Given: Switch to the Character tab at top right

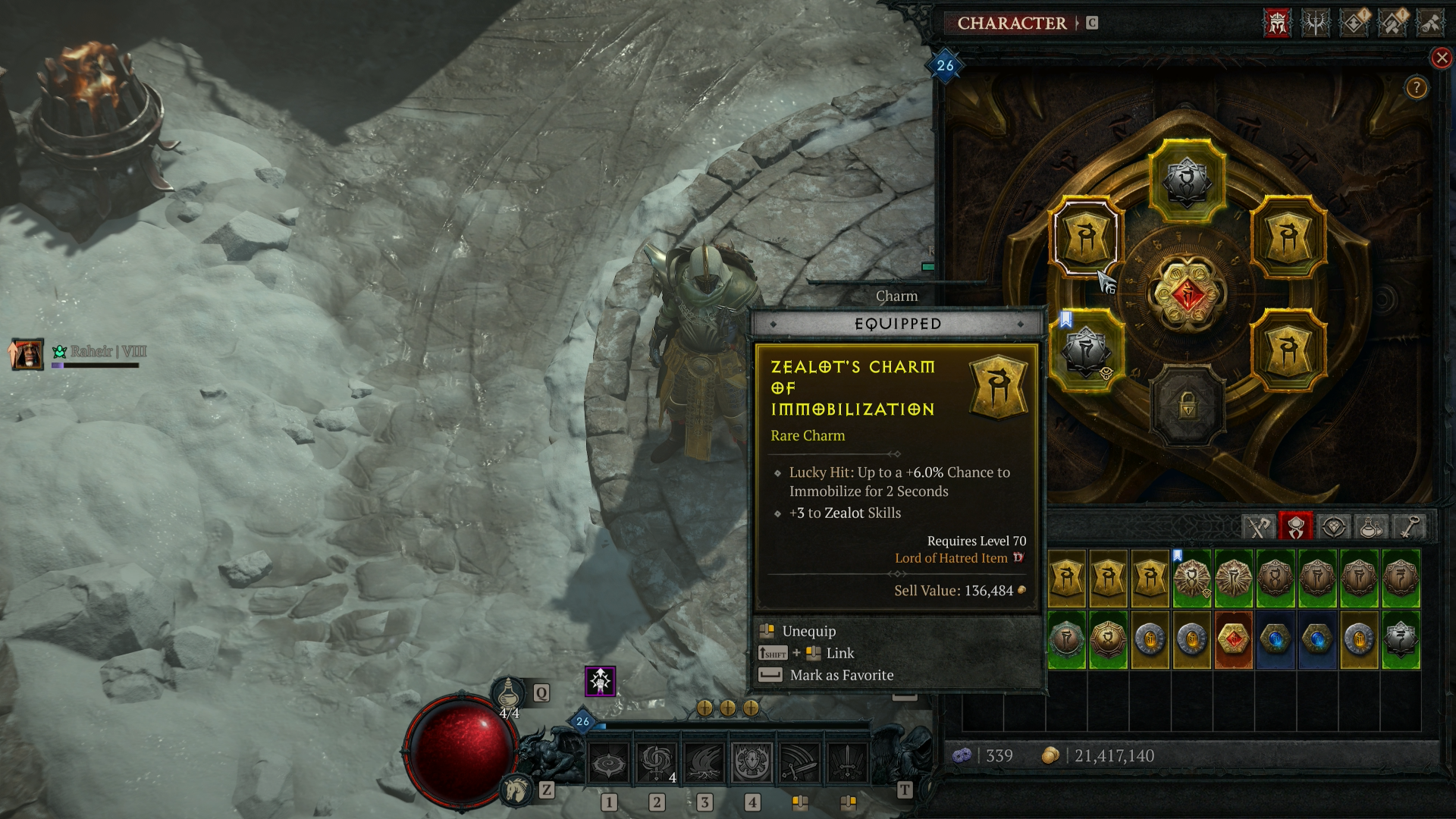Looking at the screenshot, I should coord(1012,23).
